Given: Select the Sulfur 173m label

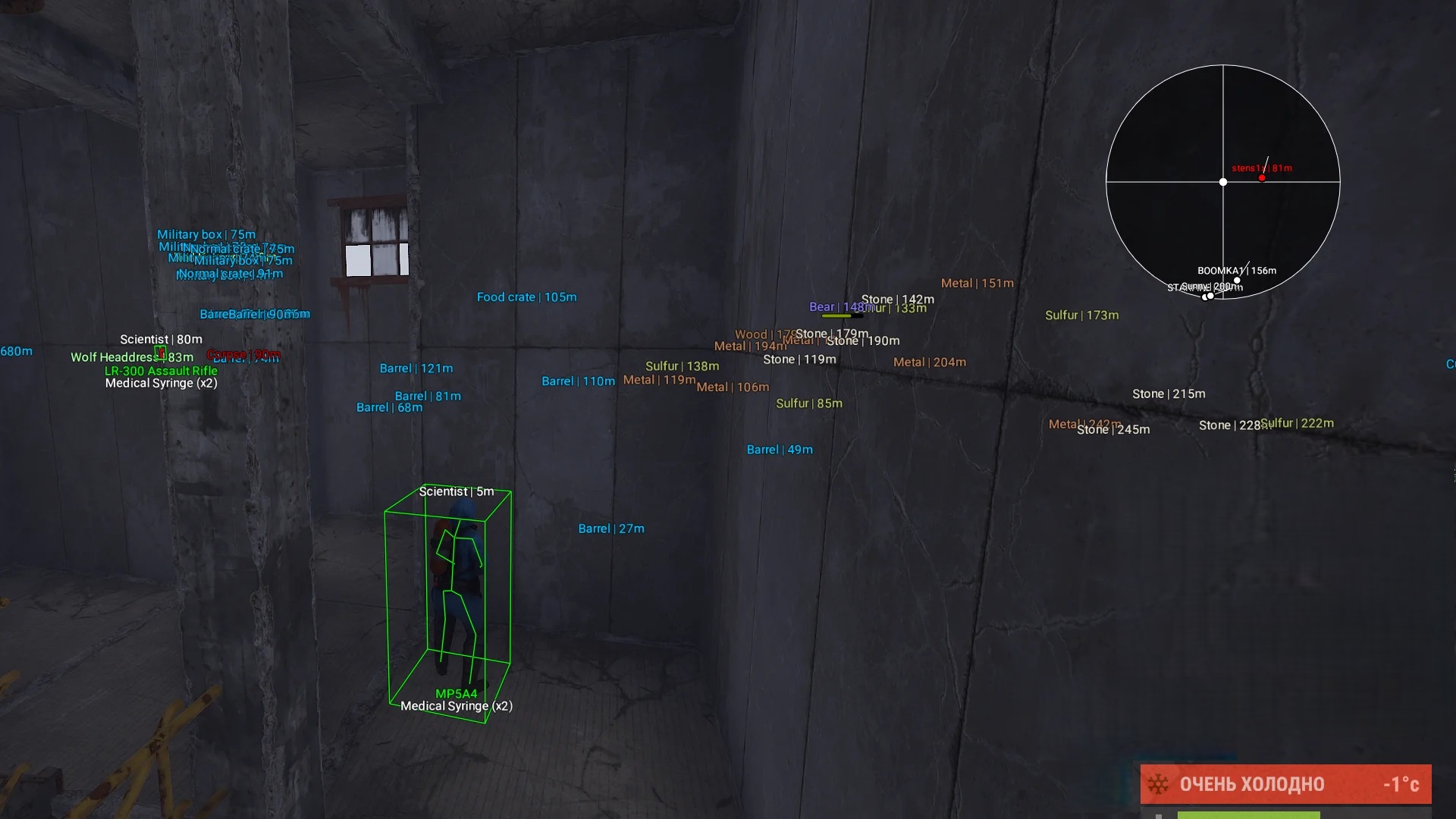Looking at the screenshot, I should pos(1081,314).
